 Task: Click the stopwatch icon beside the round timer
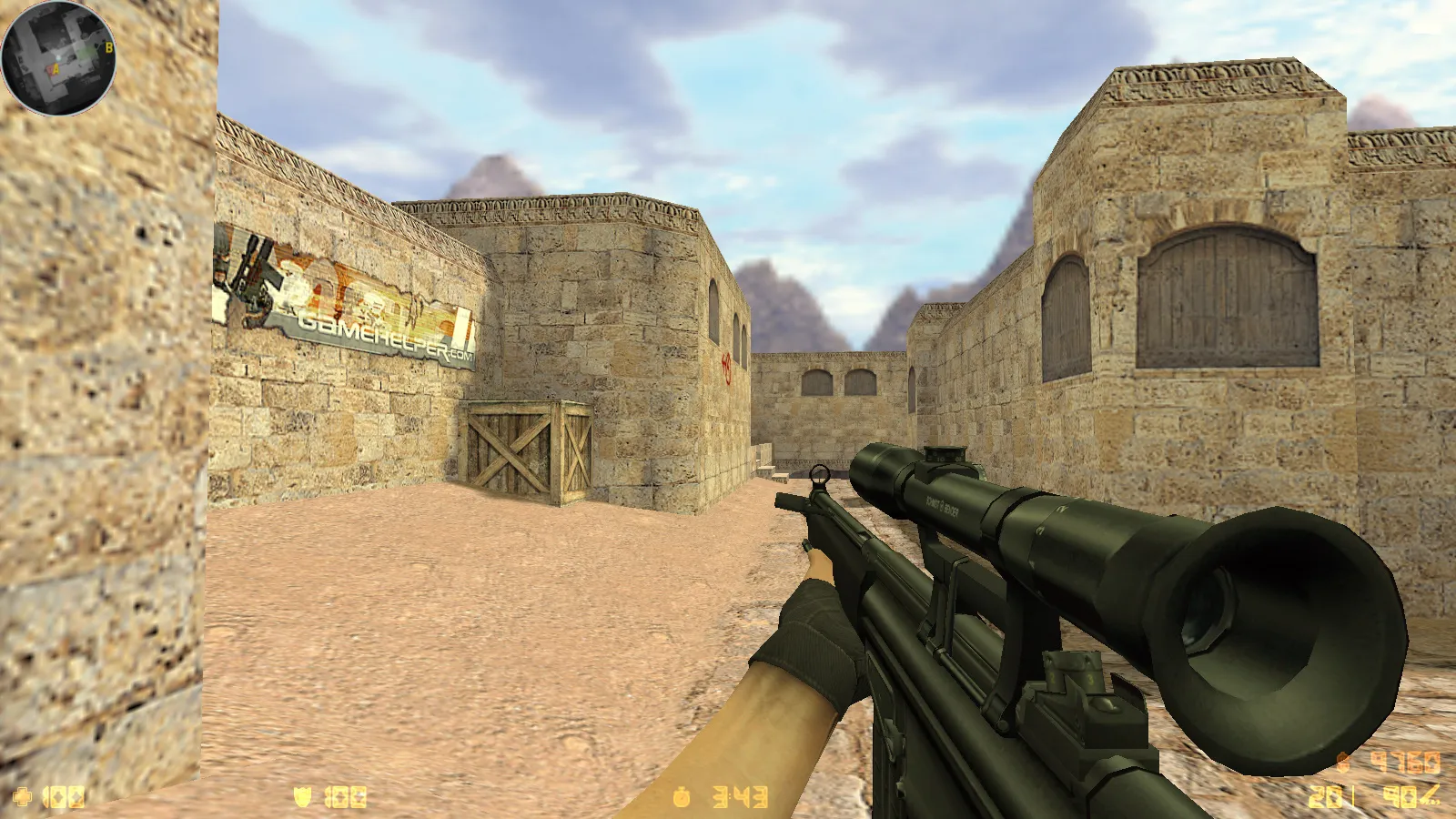pos(683,795)
